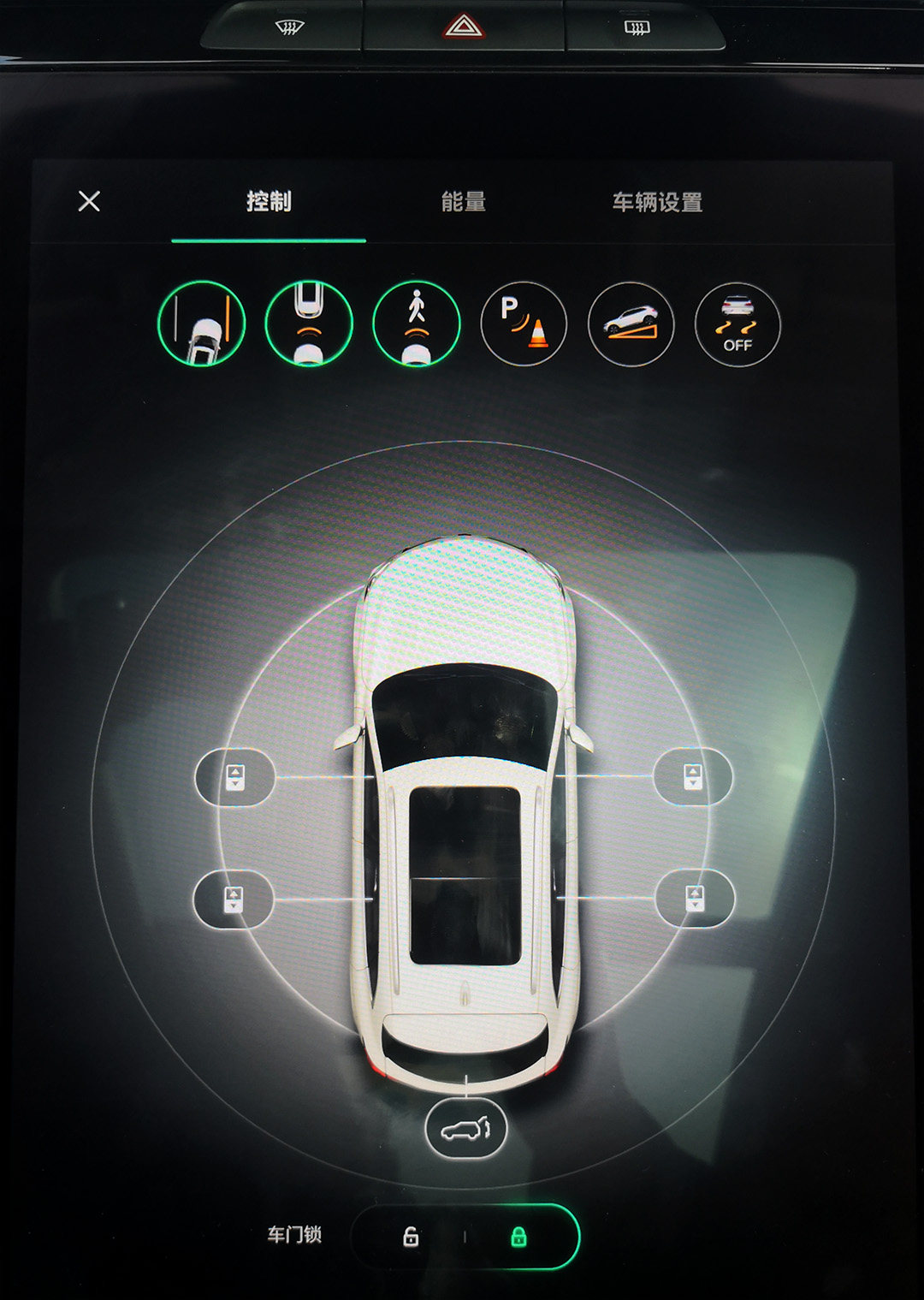Enable the hill descent control icon
924x1300 pixels.
coord(631,324)
